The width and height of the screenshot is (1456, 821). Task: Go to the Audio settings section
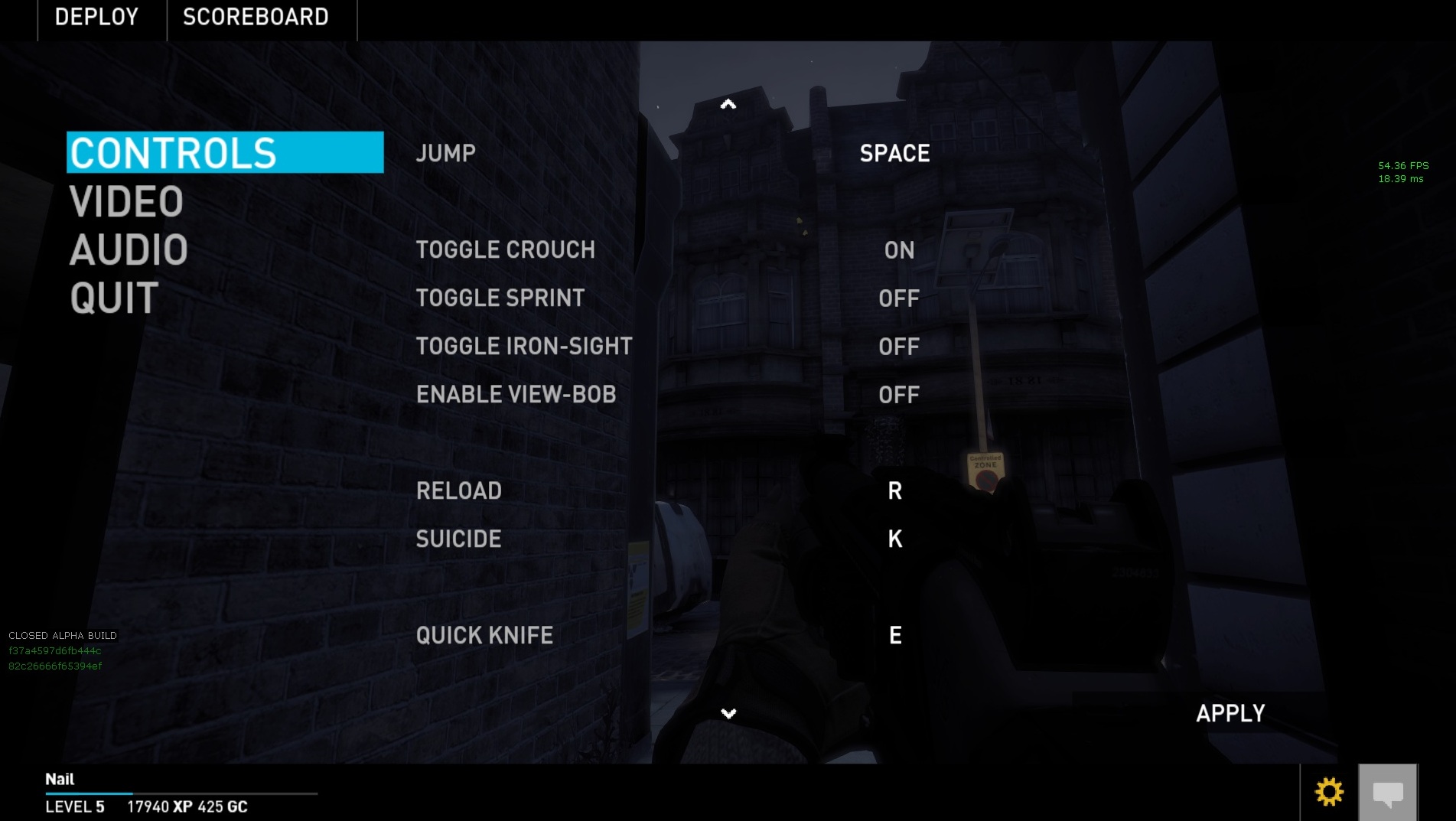click(x=129, y=250)
